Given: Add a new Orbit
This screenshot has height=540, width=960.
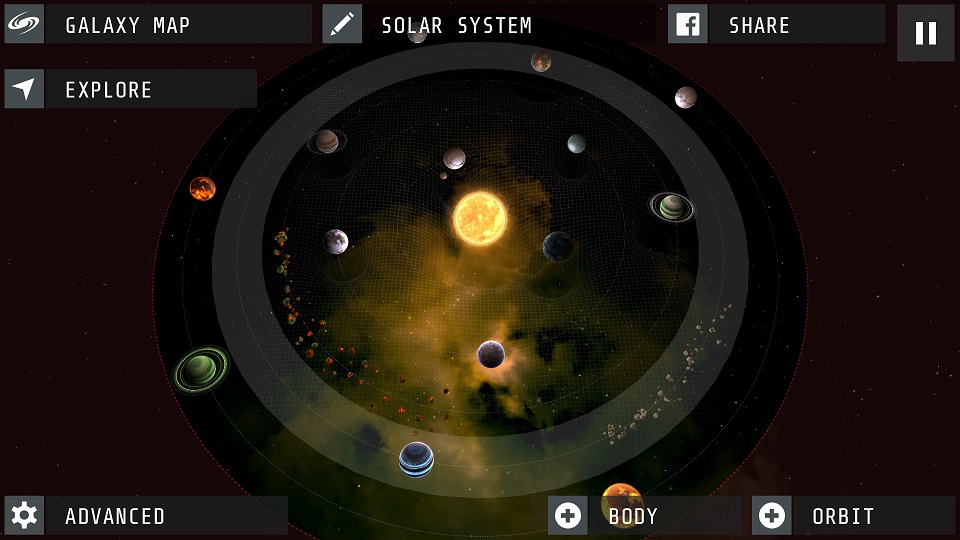Looking at the screenshot, I should tap(853, 516).
